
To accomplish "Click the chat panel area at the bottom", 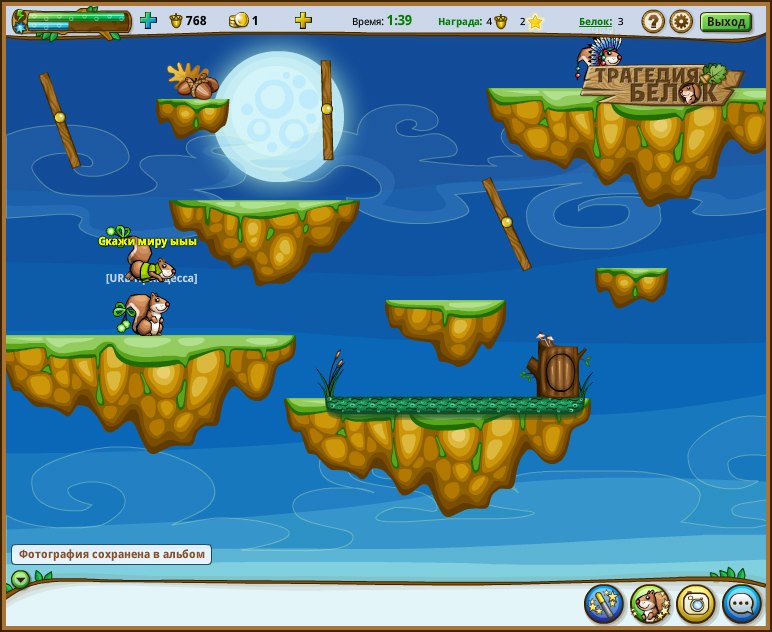I will coord(300,604).
